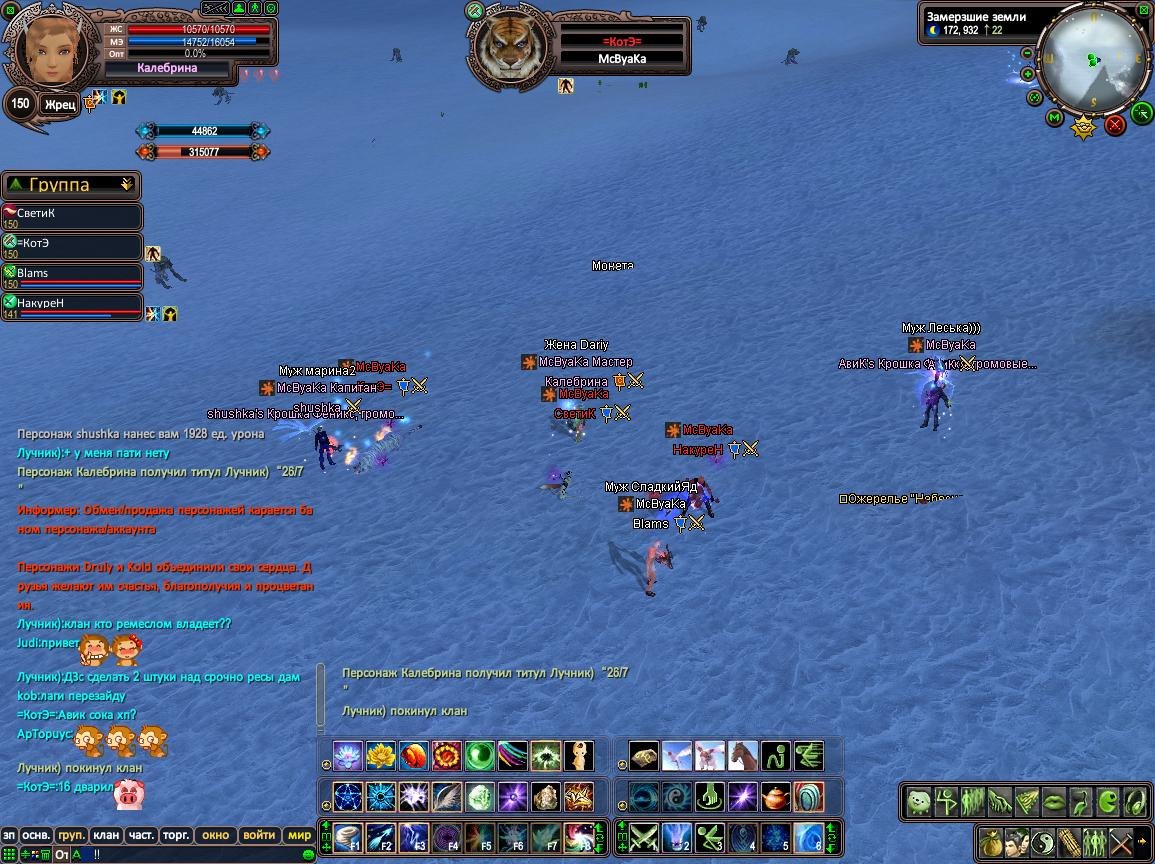Open the торг. trade chat tab

178,835
